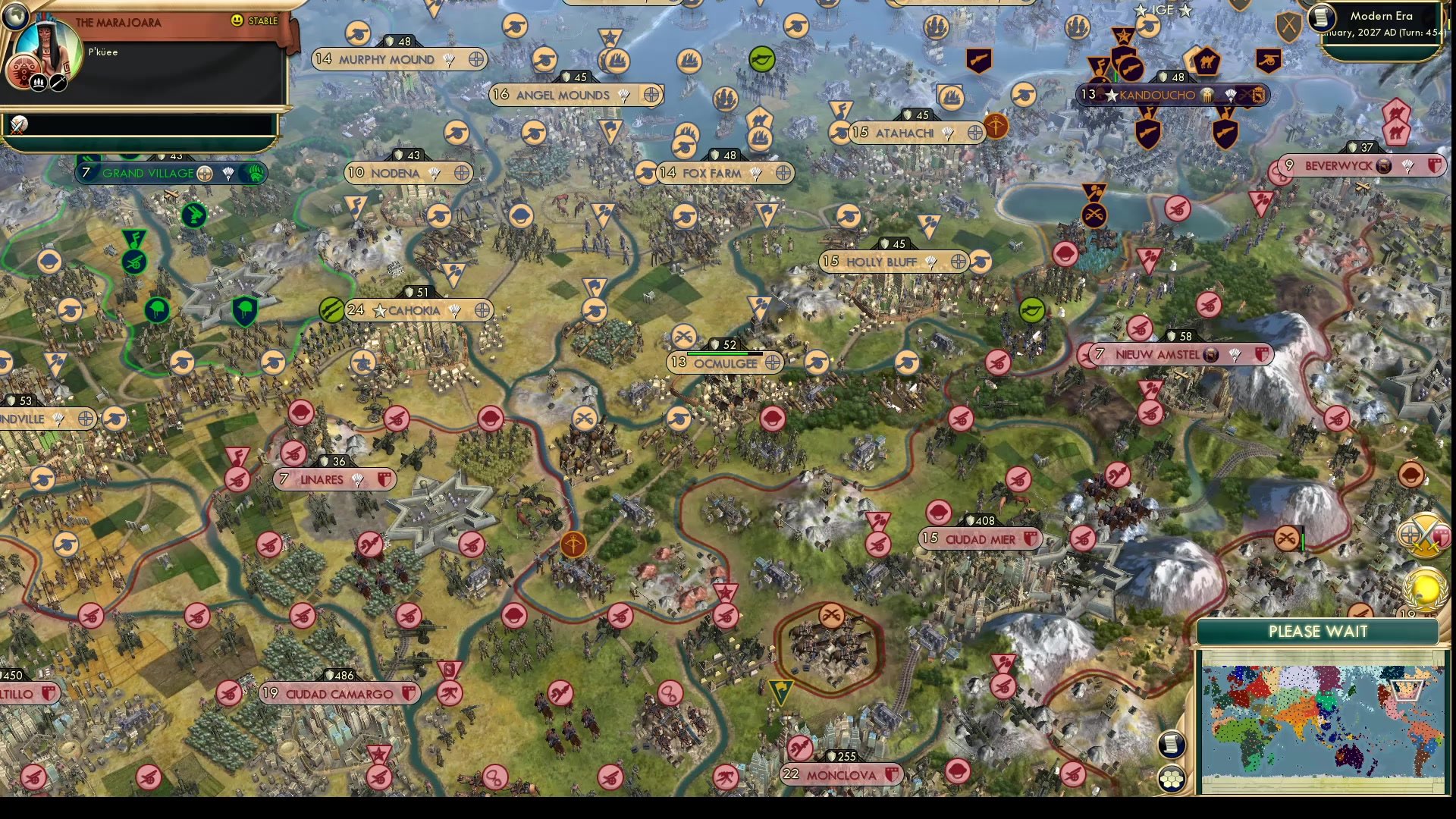Screen dimensions: 1456x819
Task: Toggle the STABLE happiness smiley indicator
Action: coord(237,21)
